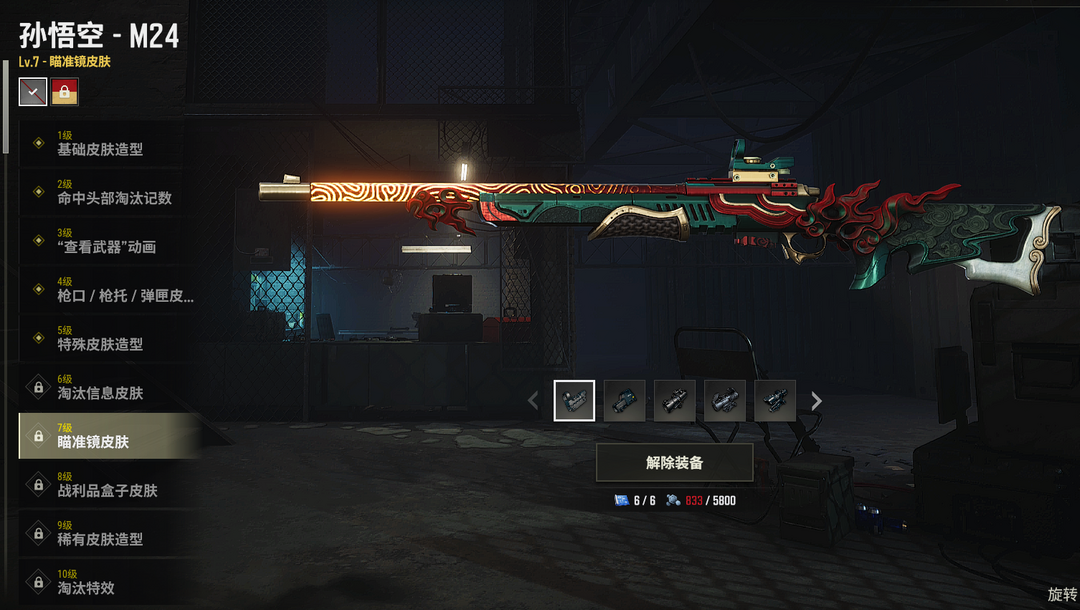This screenshot has width=1080, height=610.
Task: Select locked level 9 稀有皮肤造型
Action: click(x=100, y=534)
